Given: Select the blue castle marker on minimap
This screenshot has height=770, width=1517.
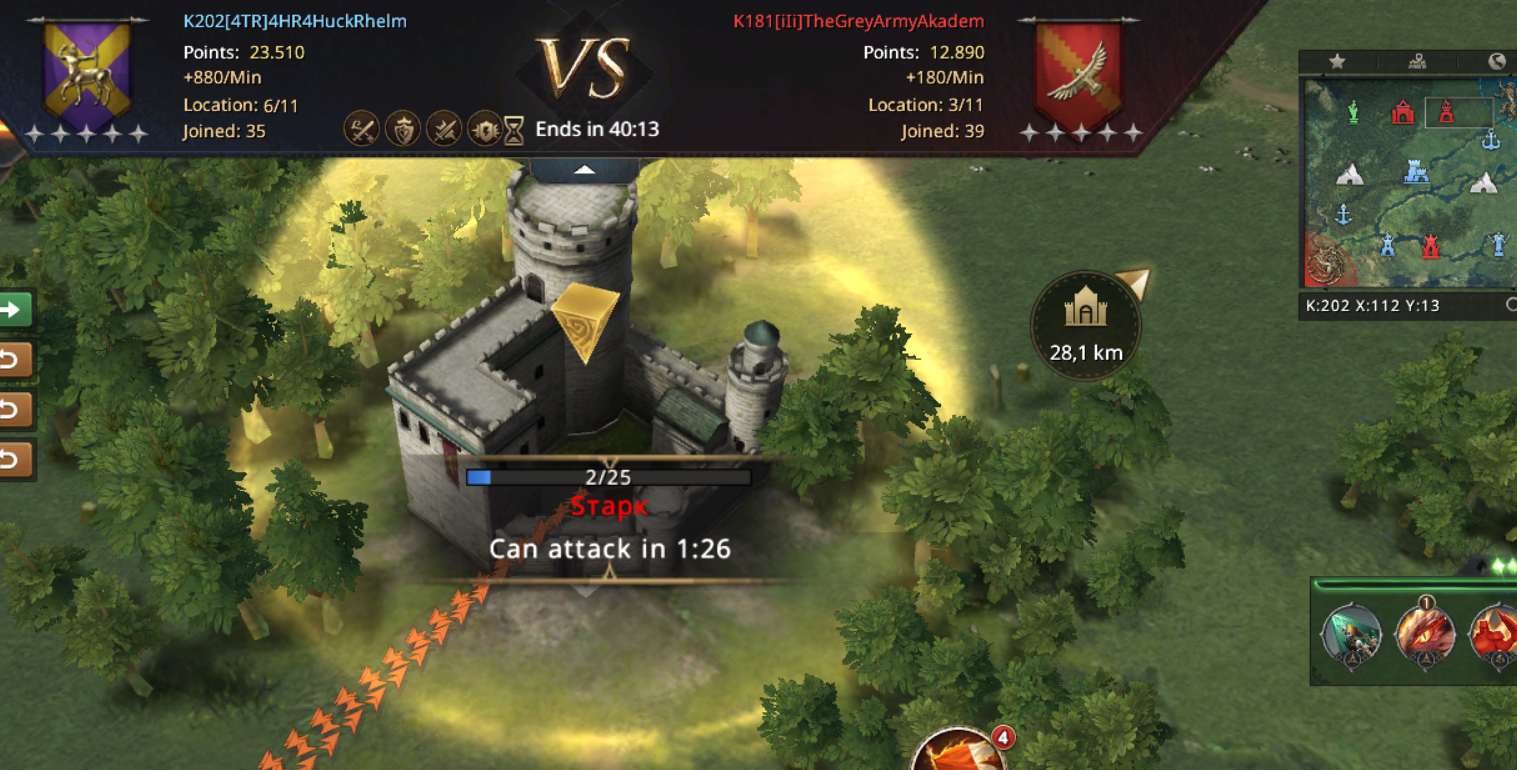Looking at the screenshot, I should point(1415,172).
